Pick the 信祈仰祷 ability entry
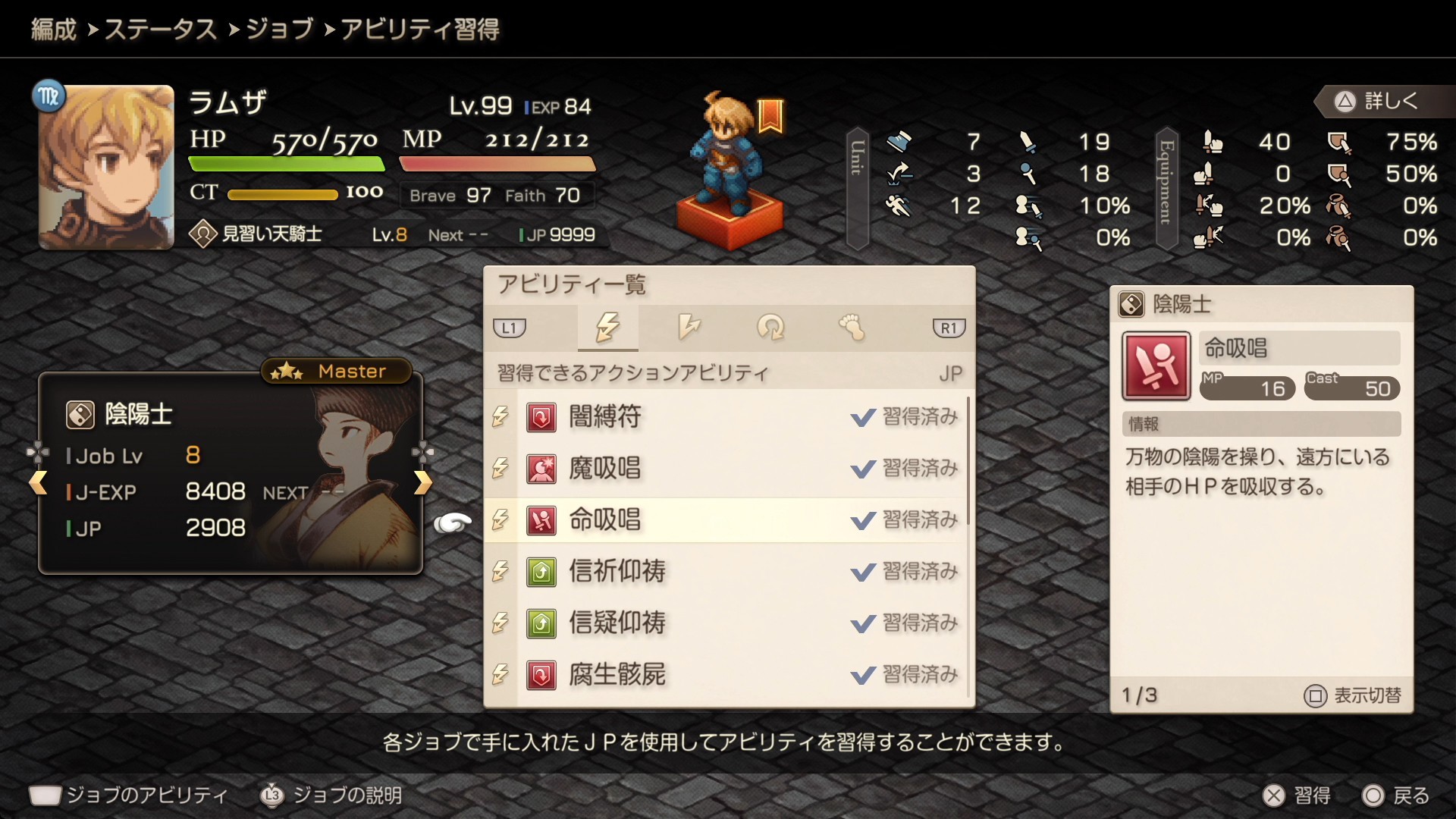Screen dimensions: 1456x819 (x=726, y=572)
